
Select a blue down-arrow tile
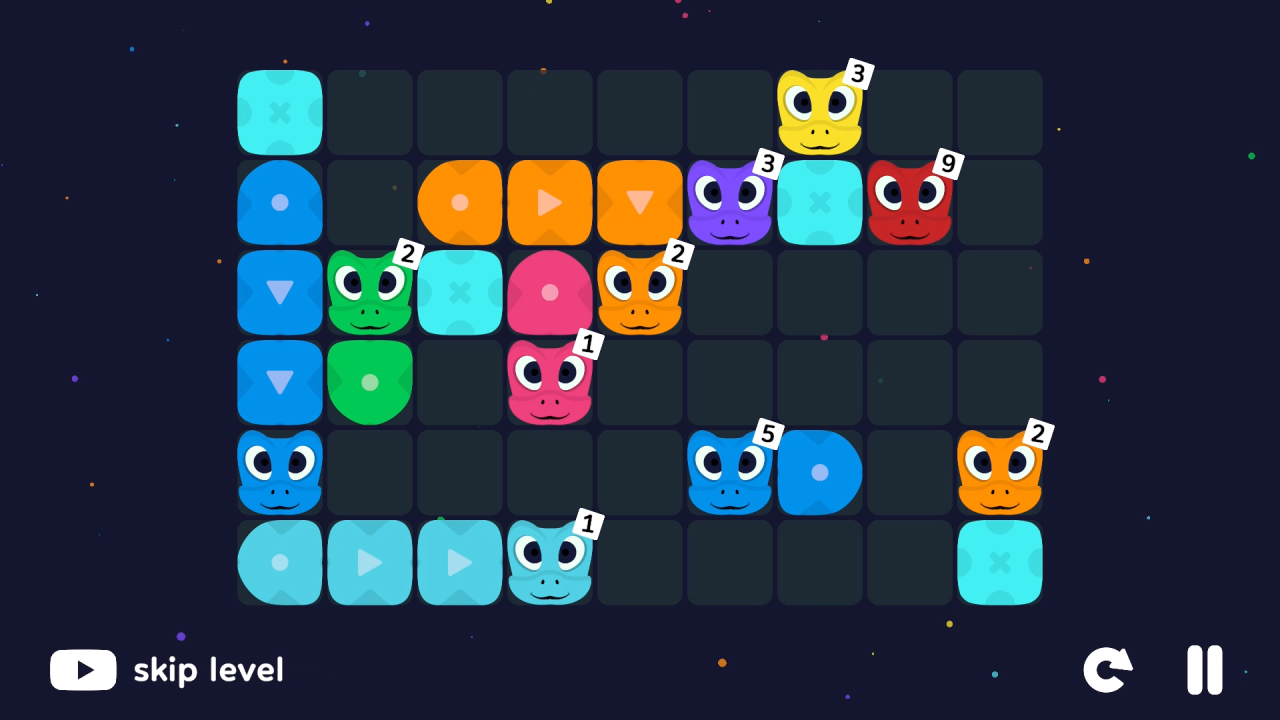pos(280,293)
